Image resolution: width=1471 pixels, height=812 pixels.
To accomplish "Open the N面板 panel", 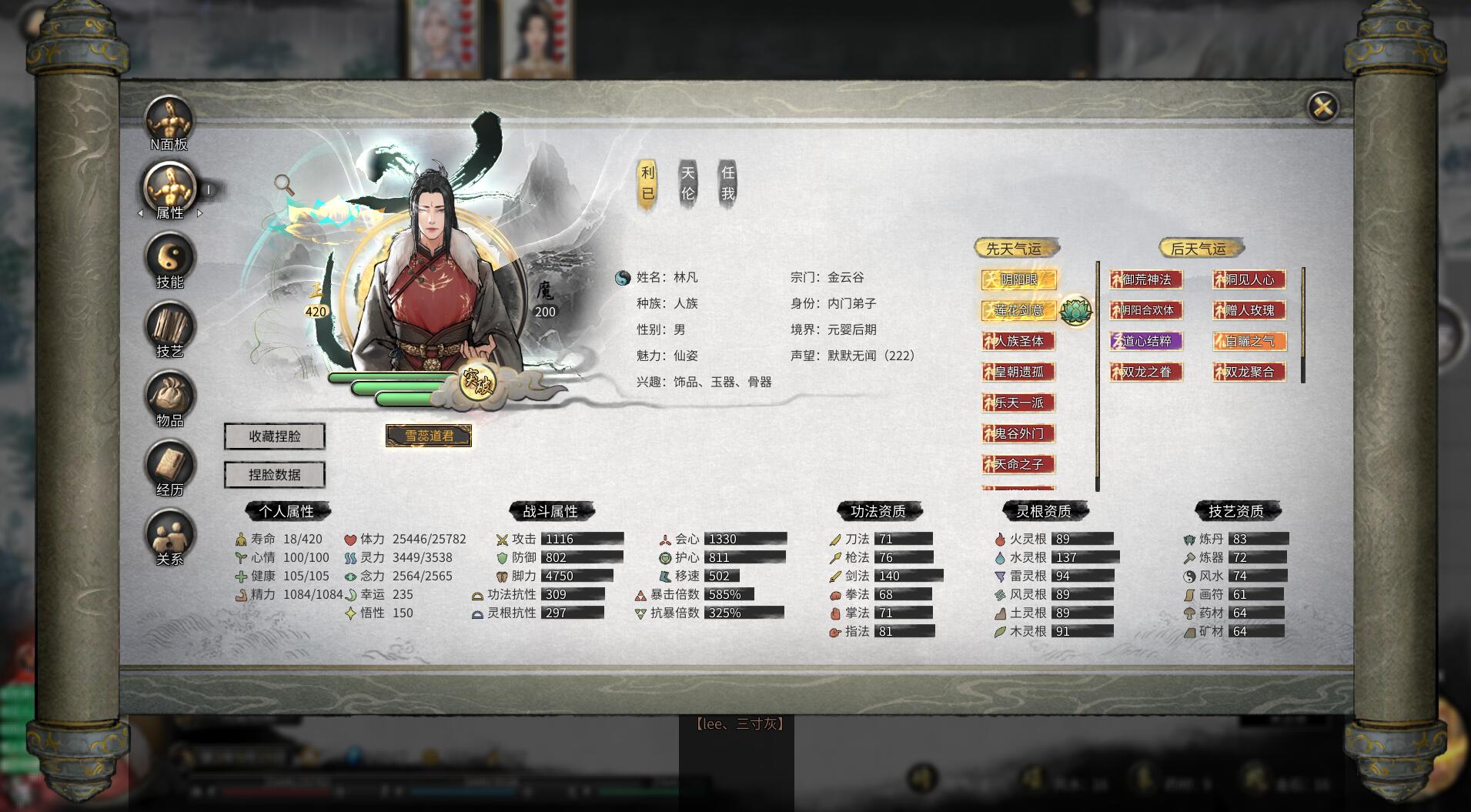I will pos(168,119).
